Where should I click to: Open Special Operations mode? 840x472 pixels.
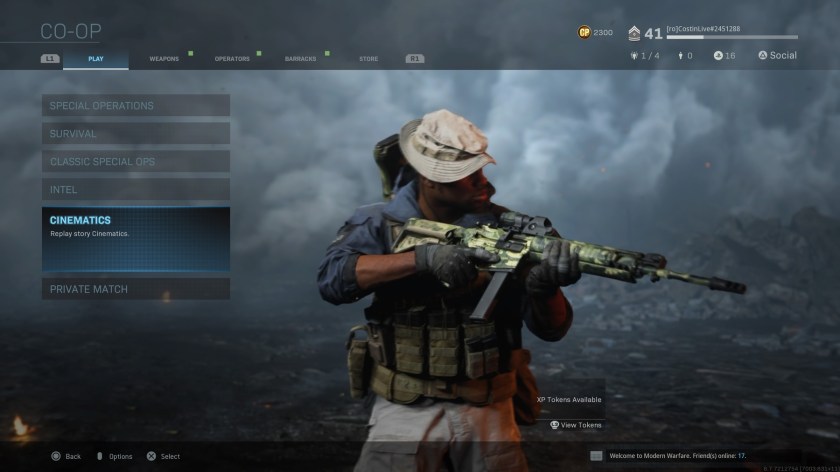(x=136, y=105)
